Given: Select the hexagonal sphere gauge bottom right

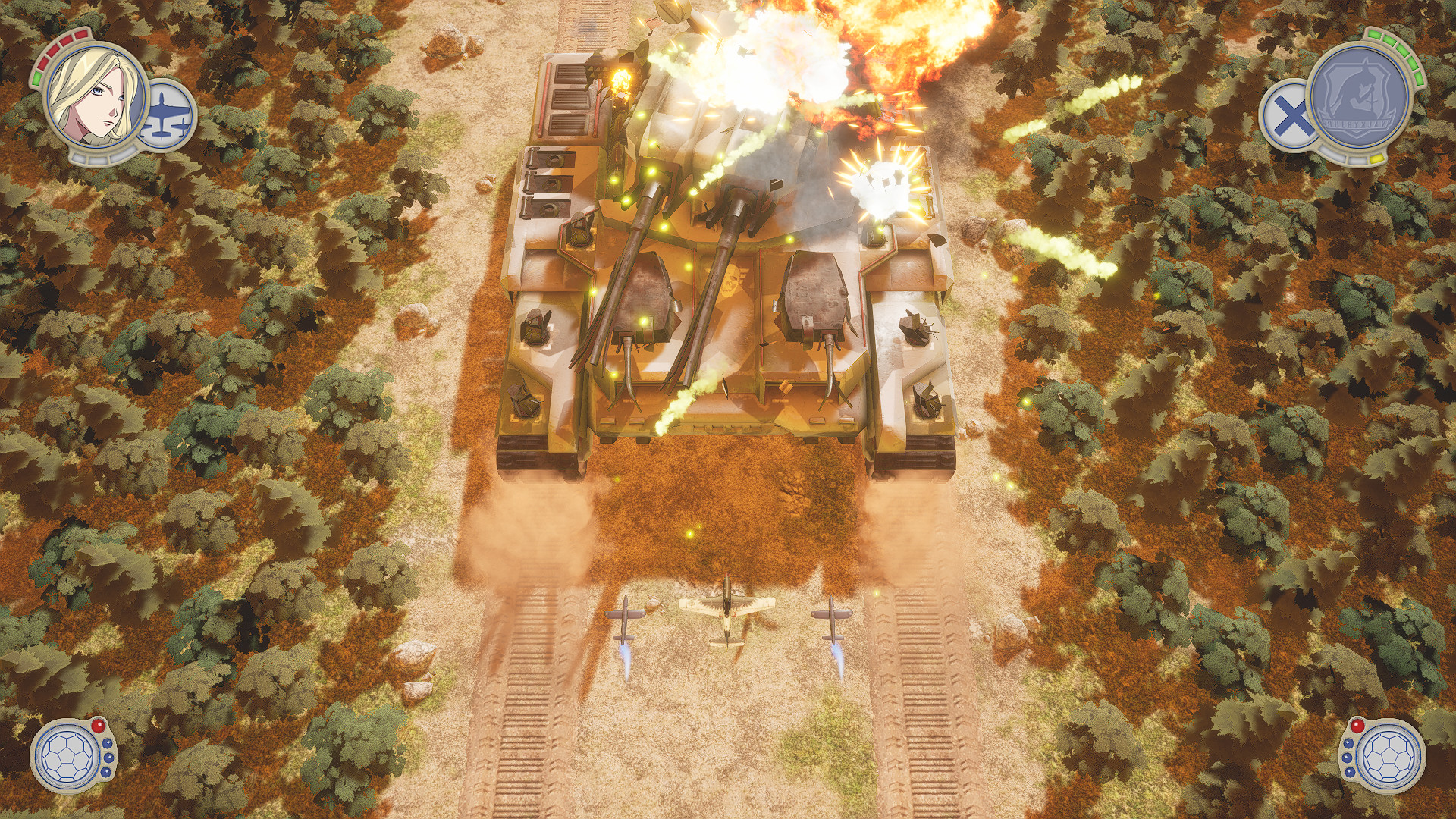Looking at the screenshot, I should point(1389,757).
